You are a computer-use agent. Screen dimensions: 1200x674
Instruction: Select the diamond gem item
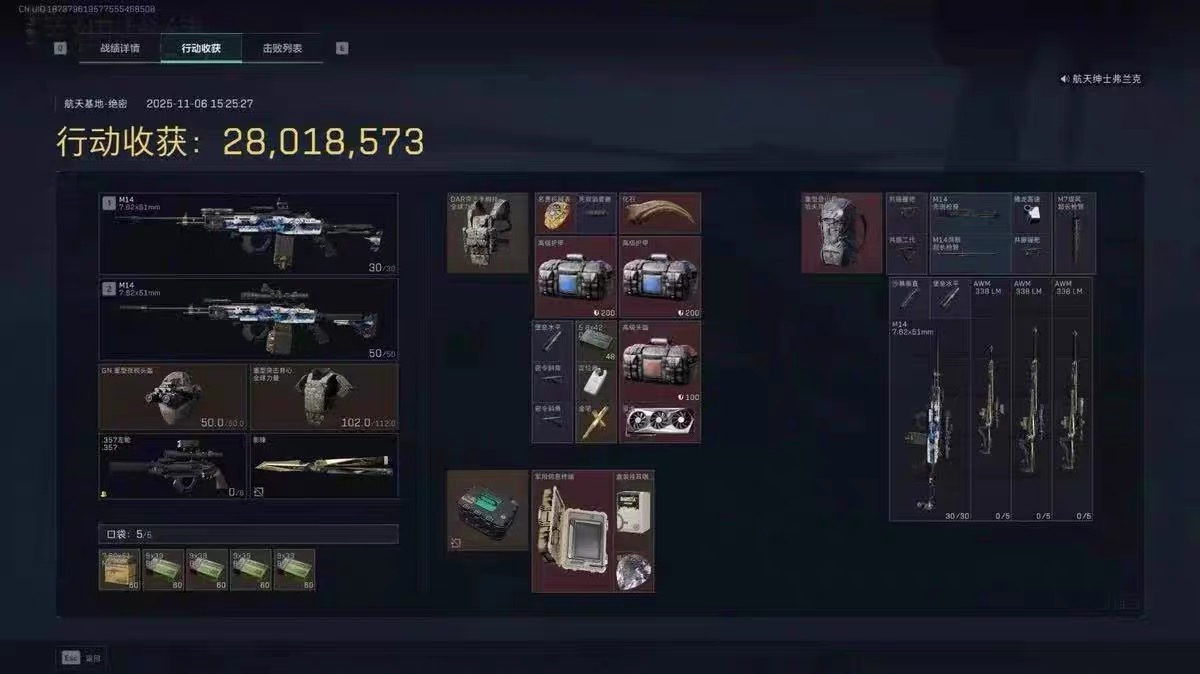click(x=634, y=570)
